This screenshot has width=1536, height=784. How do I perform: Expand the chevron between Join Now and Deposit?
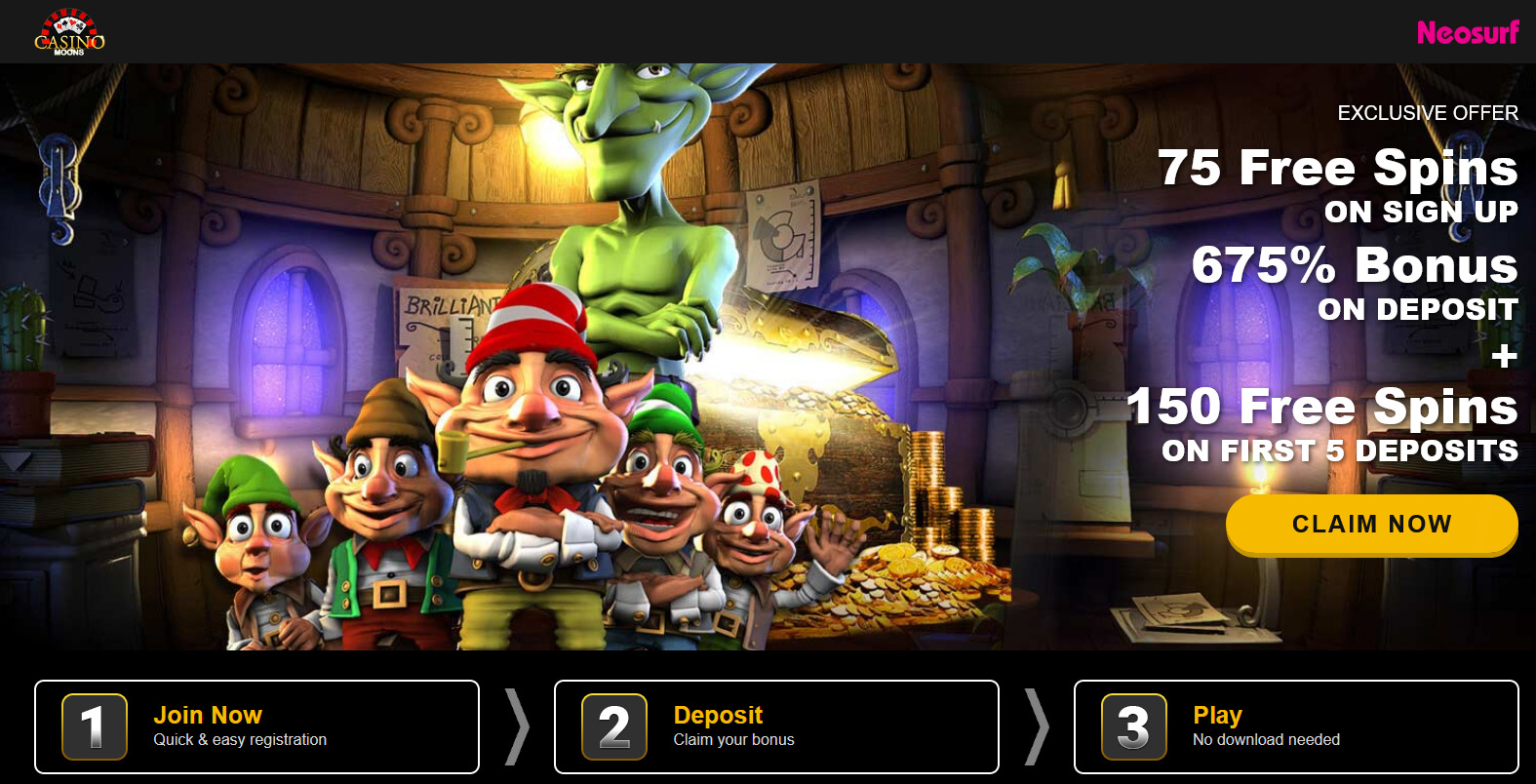point(516,726)
